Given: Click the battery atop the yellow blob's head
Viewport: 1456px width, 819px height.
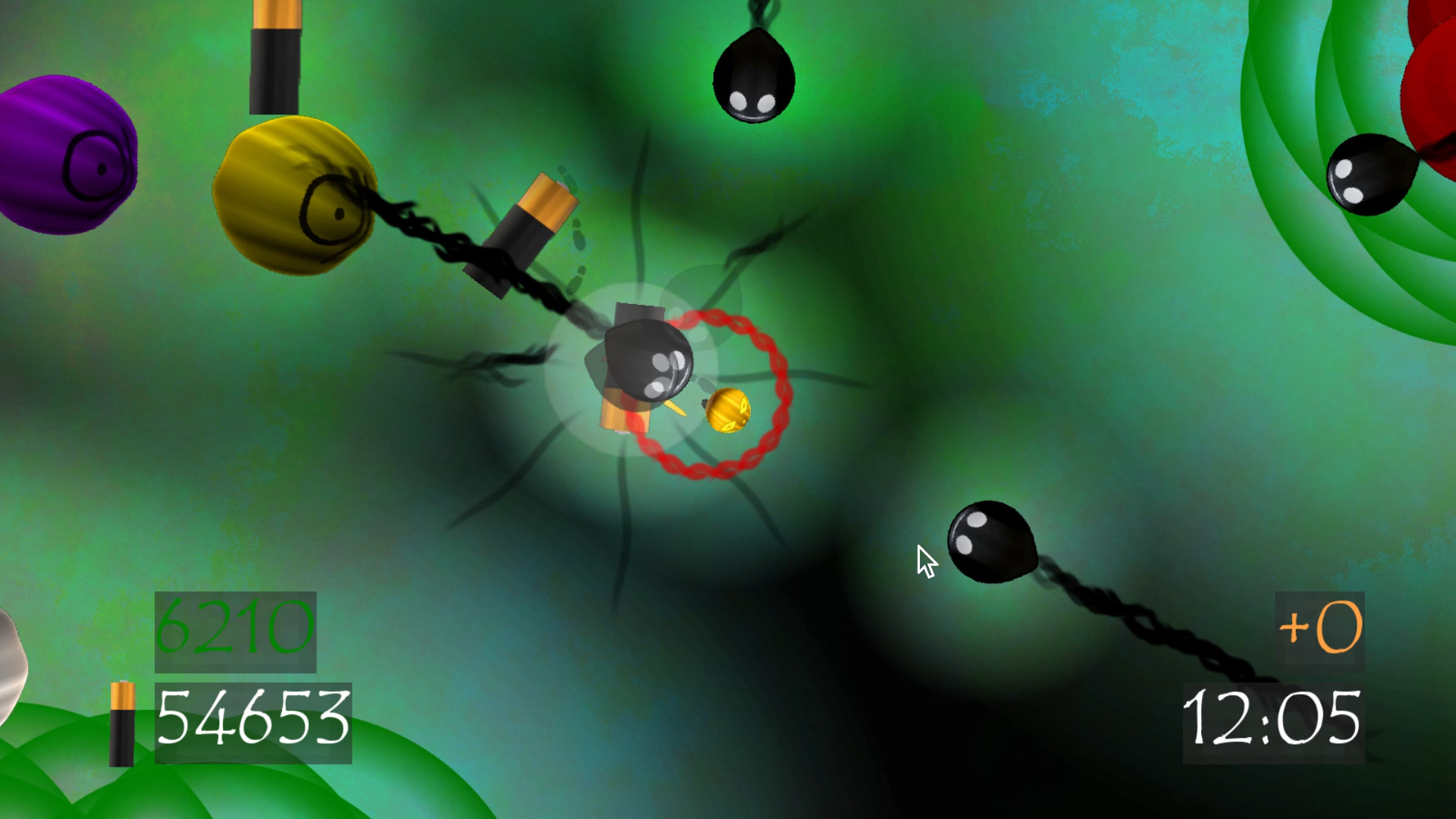Looking at the screenshot, I should (273, 57).
